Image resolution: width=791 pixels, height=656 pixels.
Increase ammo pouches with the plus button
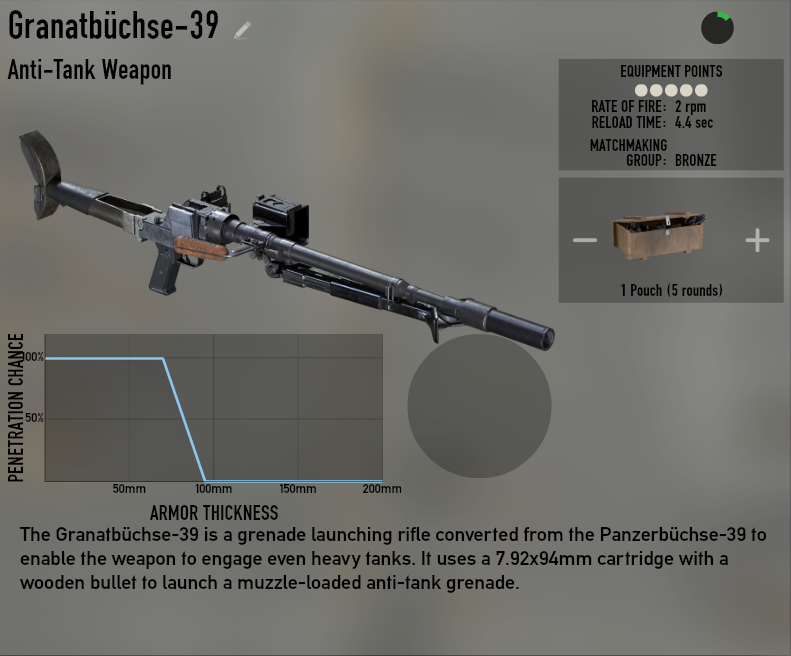[x=757, y=240]
